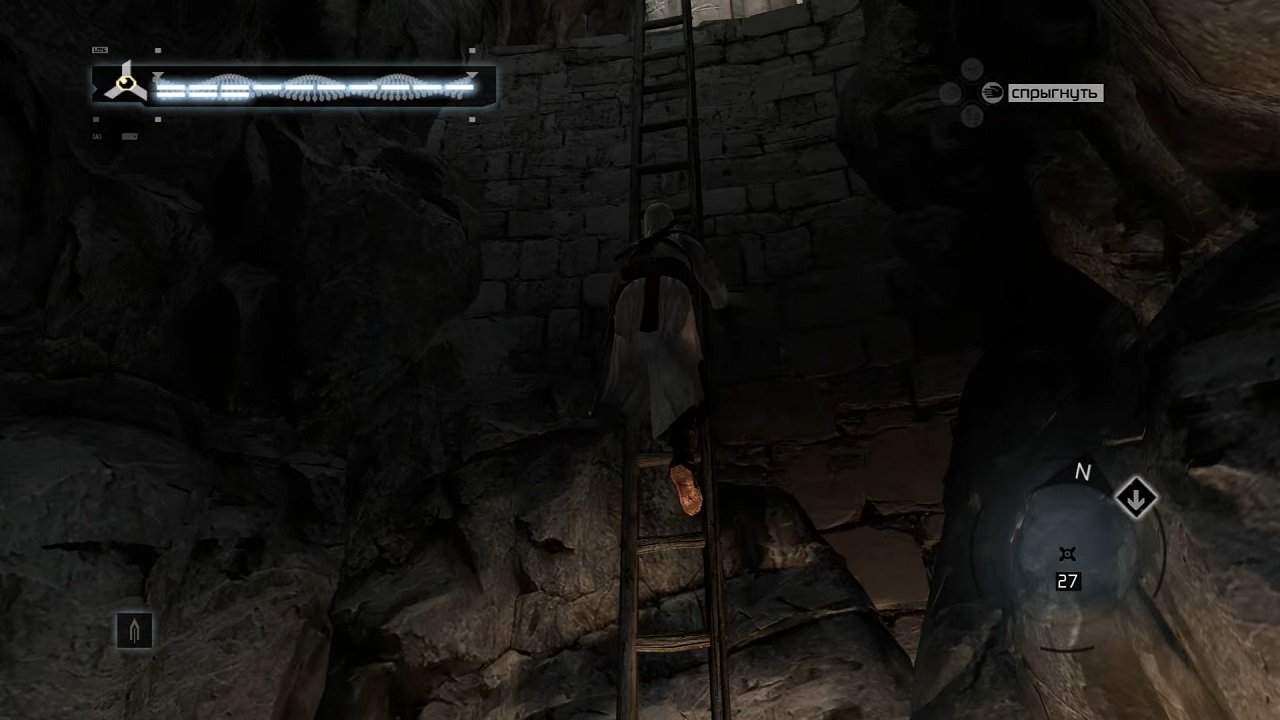This screenshot has height=720, width=1280.
Task: Select the [A] button indicator under the HUD
Action: [x=96, y=136]
